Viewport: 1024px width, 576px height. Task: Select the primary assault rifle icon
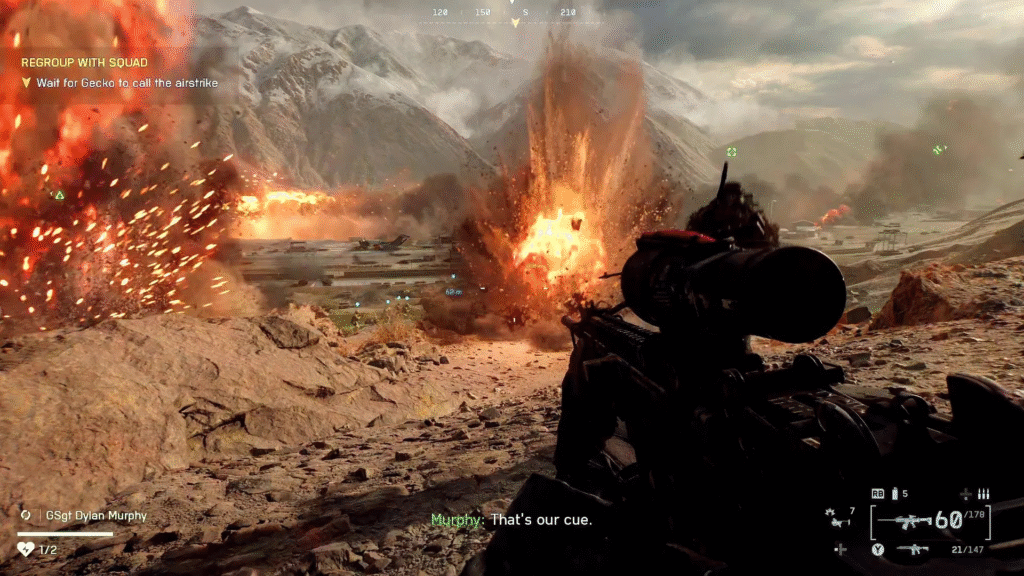click(914, 520)
